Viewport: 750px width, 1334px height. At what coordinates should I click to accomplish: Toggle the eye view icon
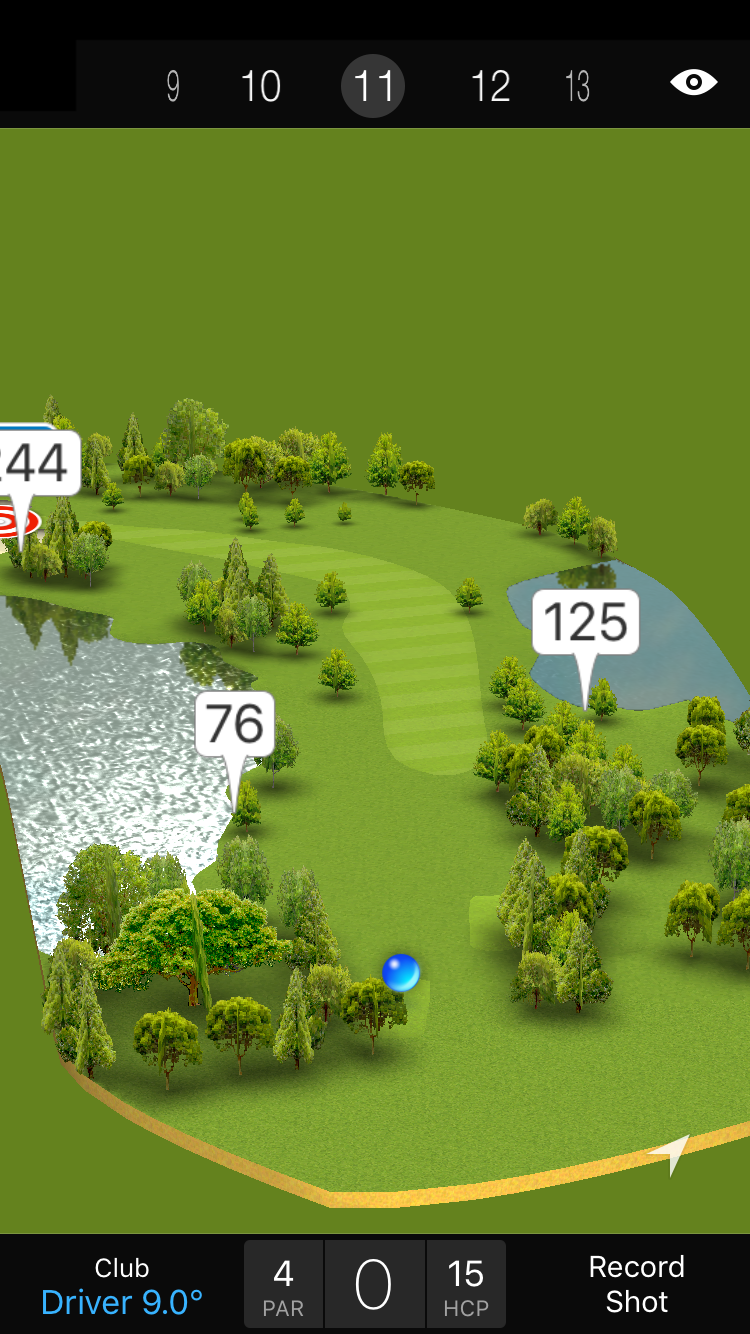(x=693, y=82)
